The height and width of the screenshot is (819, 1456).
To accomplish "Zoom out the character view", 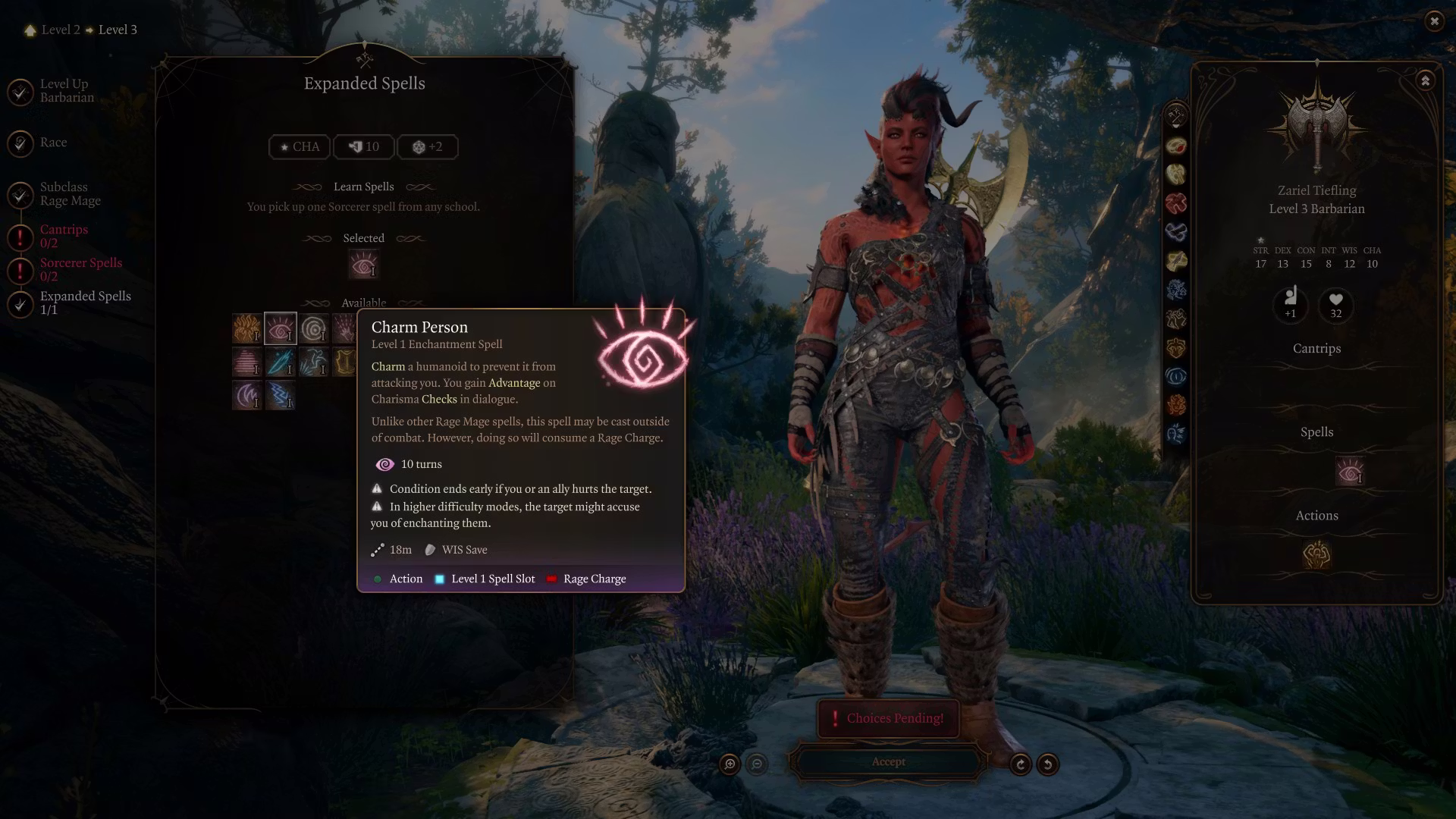I will (757, 764).
